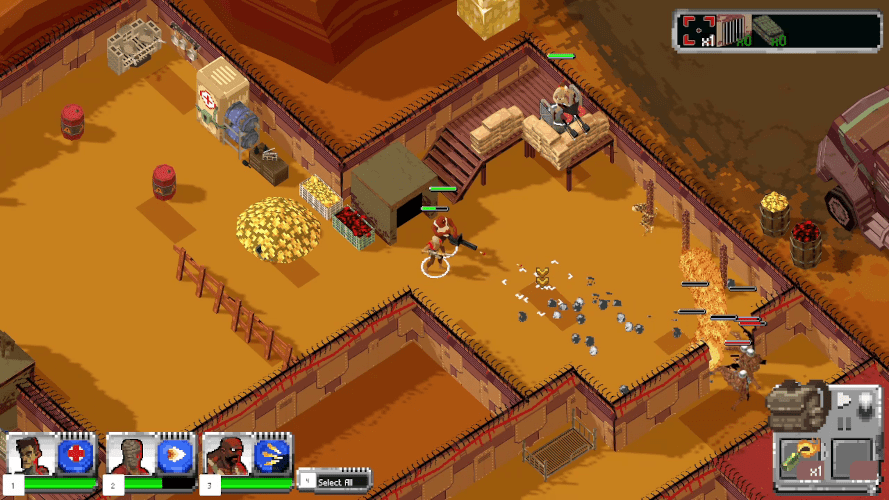Activate the fiery dash arrow ability

coord(173,455)
